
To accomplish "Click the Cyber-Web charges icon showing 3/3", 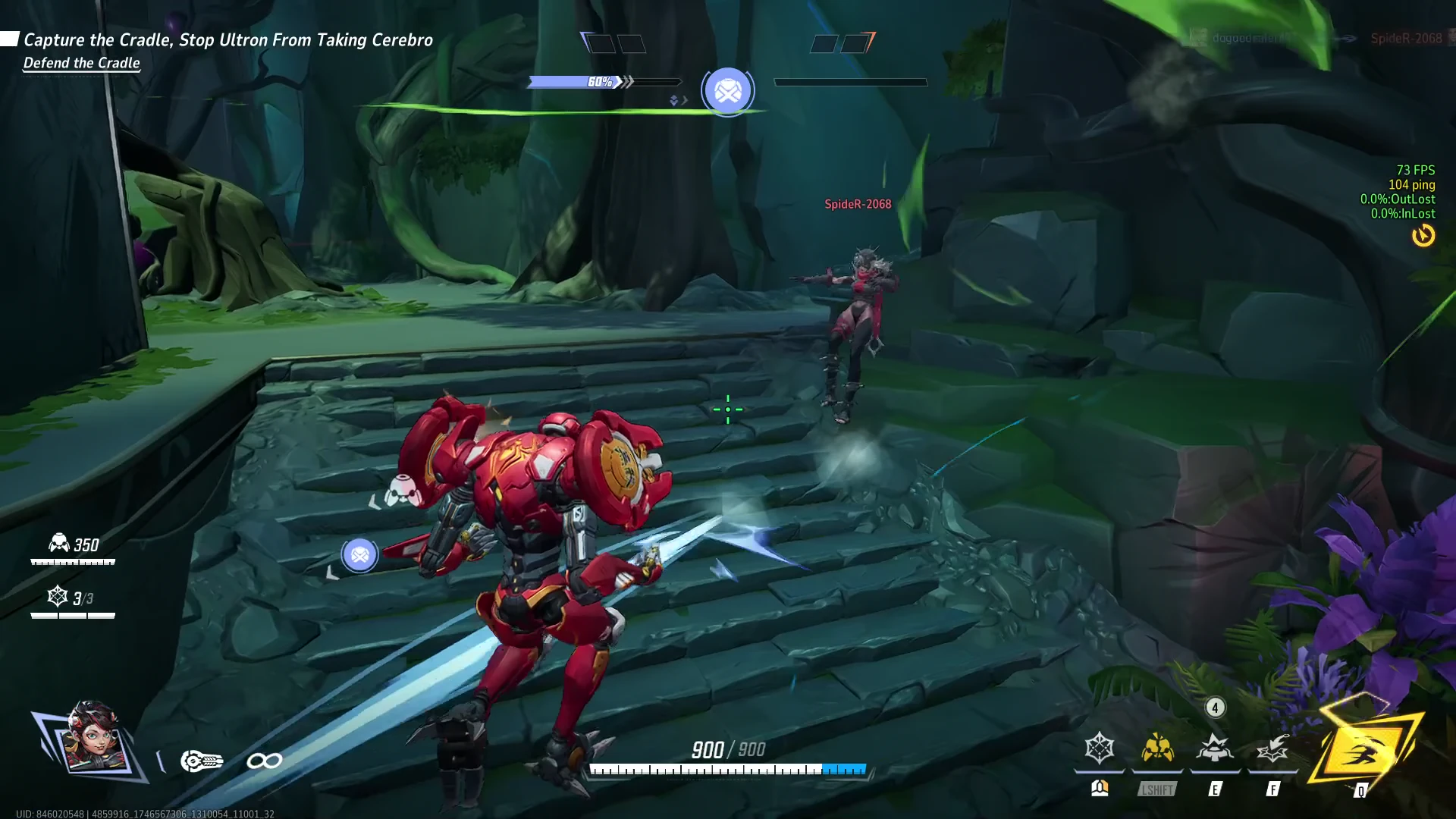I will click(58, 597).
